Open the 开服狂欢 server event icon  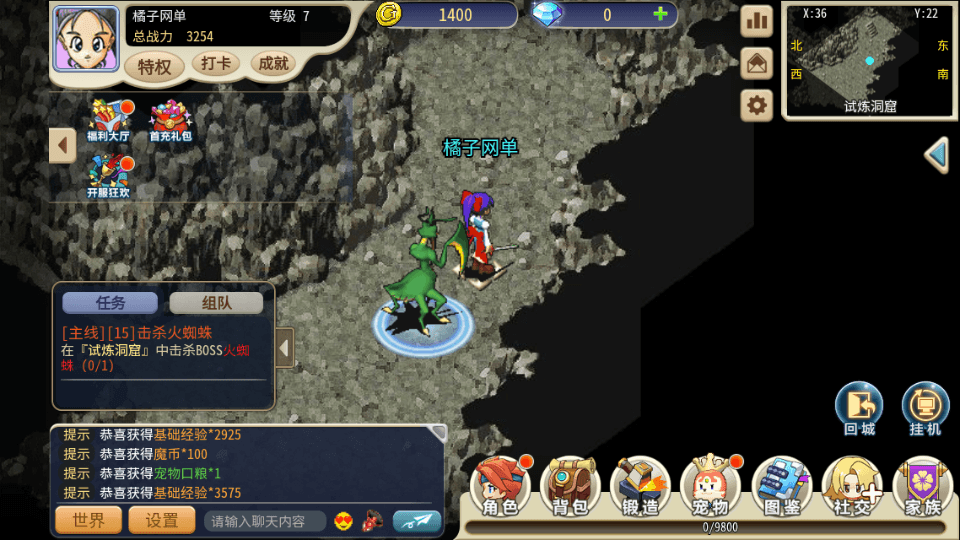click(x=108, y=176)
